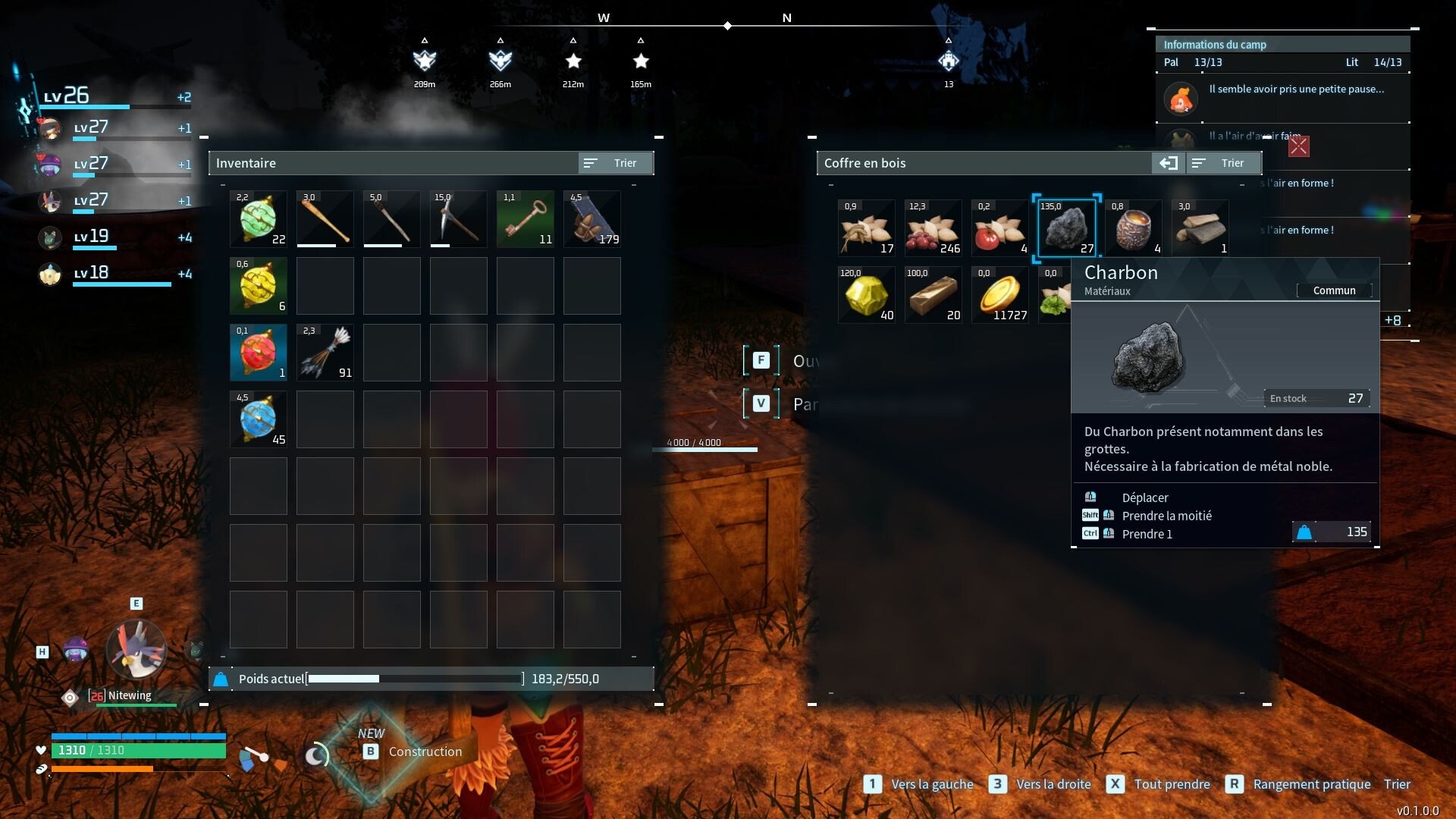1456x819 pixels.
Task: Pick the yellow Pal sphere stack of 6
Action: coord(259,286)
